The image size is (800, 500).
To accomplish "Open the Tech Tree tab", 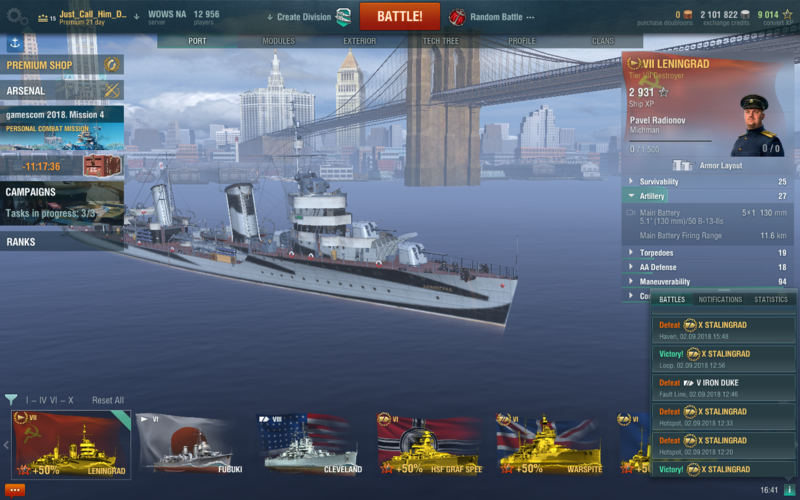I will (x=441, y=41).
